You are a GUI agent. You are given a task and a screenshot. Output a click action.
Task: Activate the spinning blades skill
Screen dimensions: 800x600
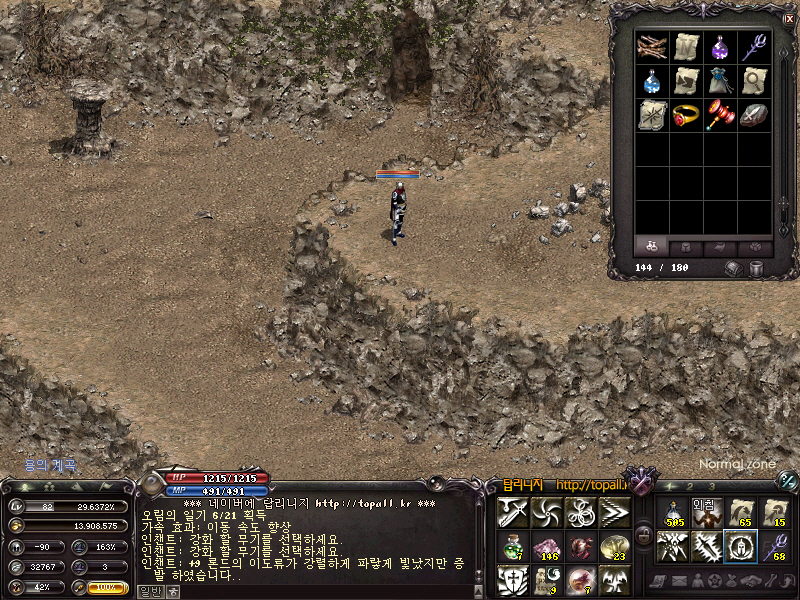[547, 512]
